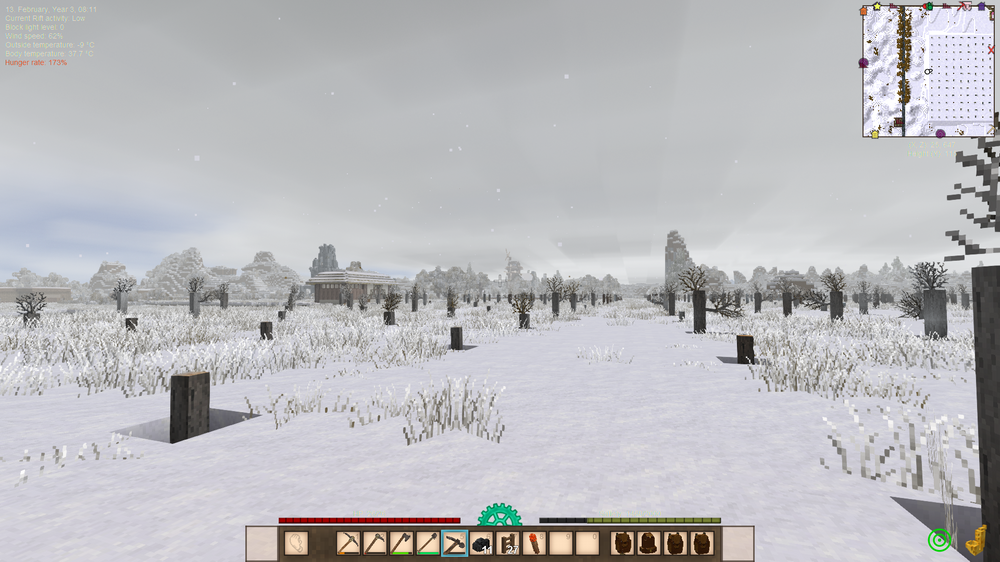Screen dimensions: 1000x562
Task: Open the minimap in the corner
Action: [x=928, y=72]
